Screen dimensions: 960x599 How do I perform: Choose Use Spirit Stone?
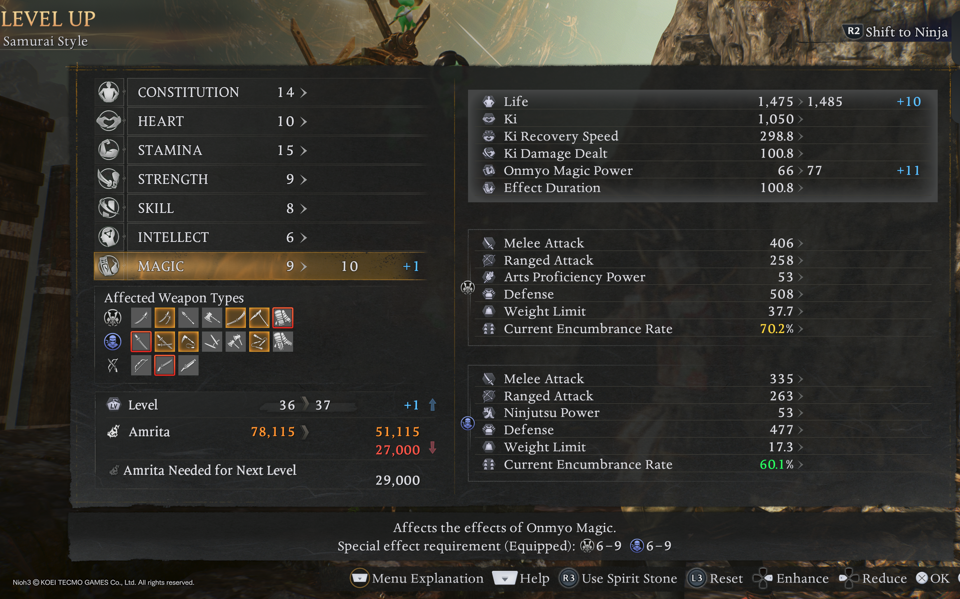[620, 578]
